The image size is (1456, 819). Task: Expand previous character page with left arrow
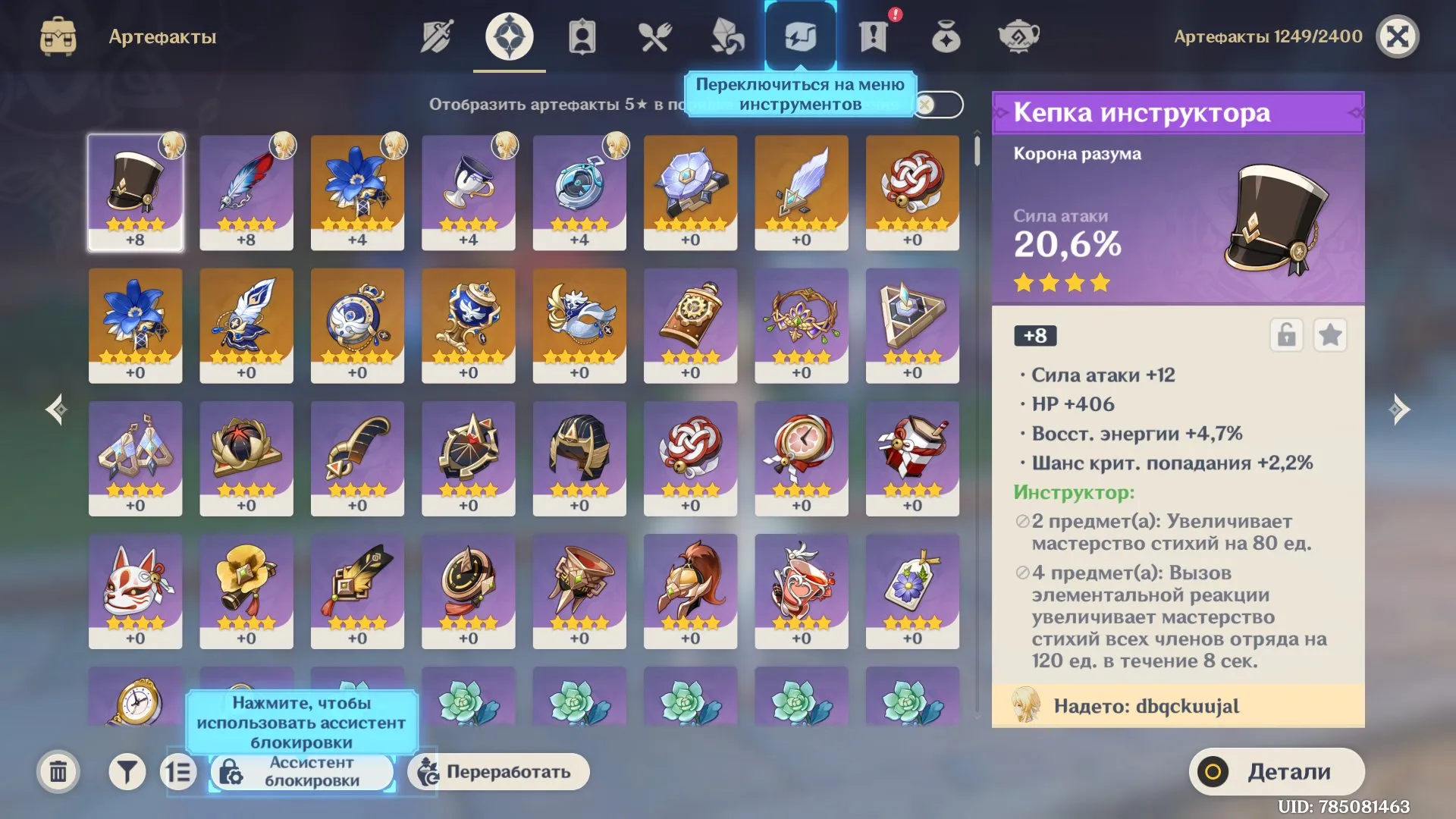pyautogui.click(x=55, y=409)
